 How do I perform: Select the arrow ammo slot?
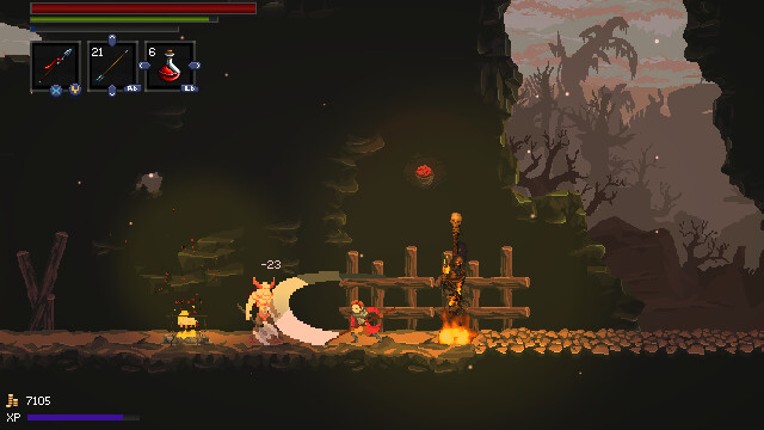[x=112, y=66]
